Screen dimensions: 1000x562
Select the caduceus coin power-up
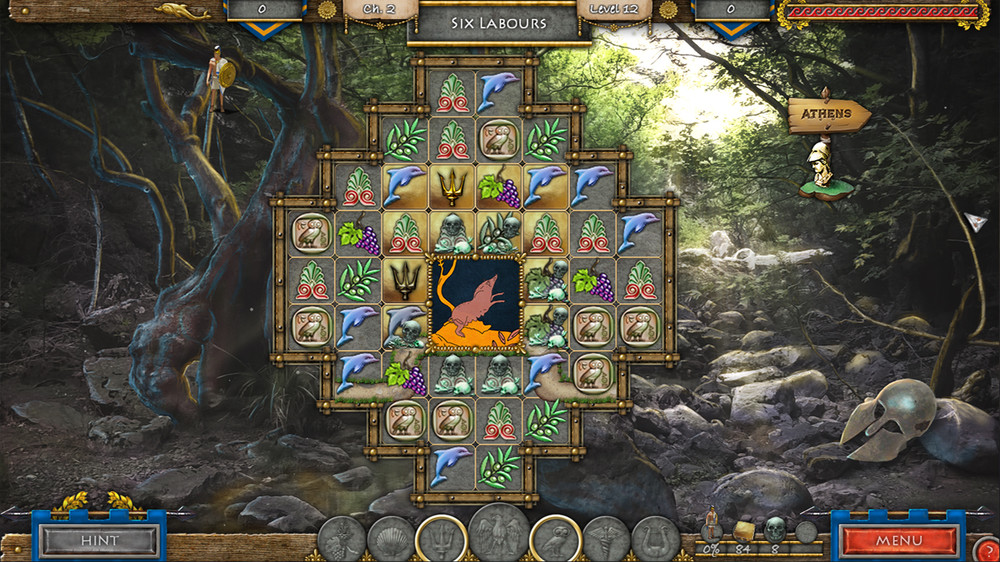606,541
